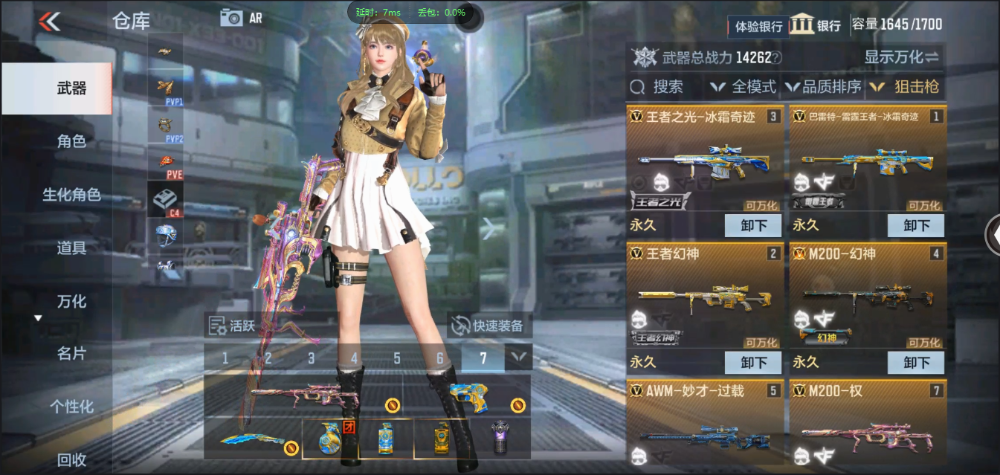Open the 狙击枪 weapon type filter
The image size is (1000, 475).
pos(905,87)
